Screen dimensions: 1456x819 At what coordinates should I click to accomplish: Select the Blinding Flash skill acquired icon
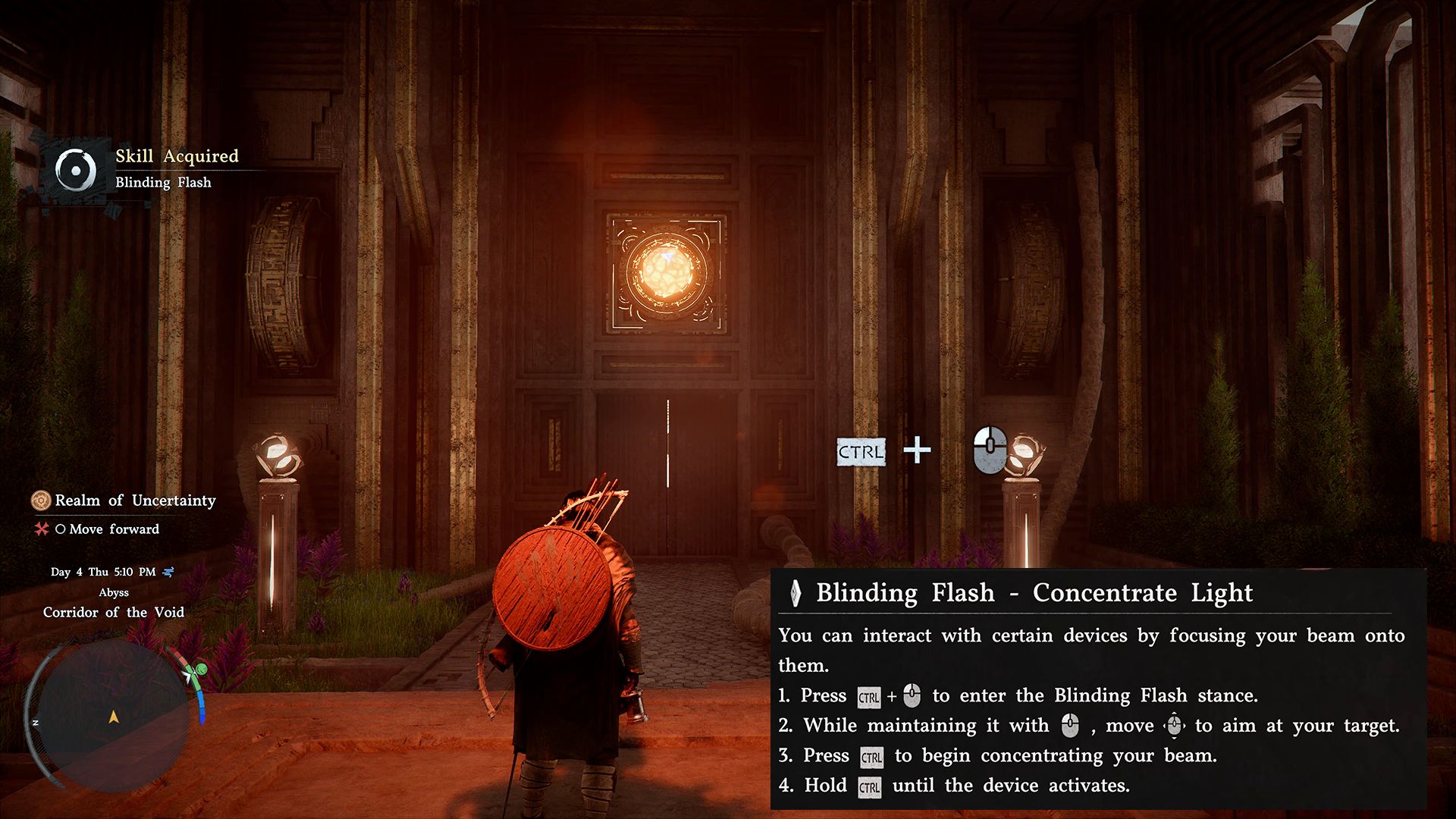click(76, 170)
